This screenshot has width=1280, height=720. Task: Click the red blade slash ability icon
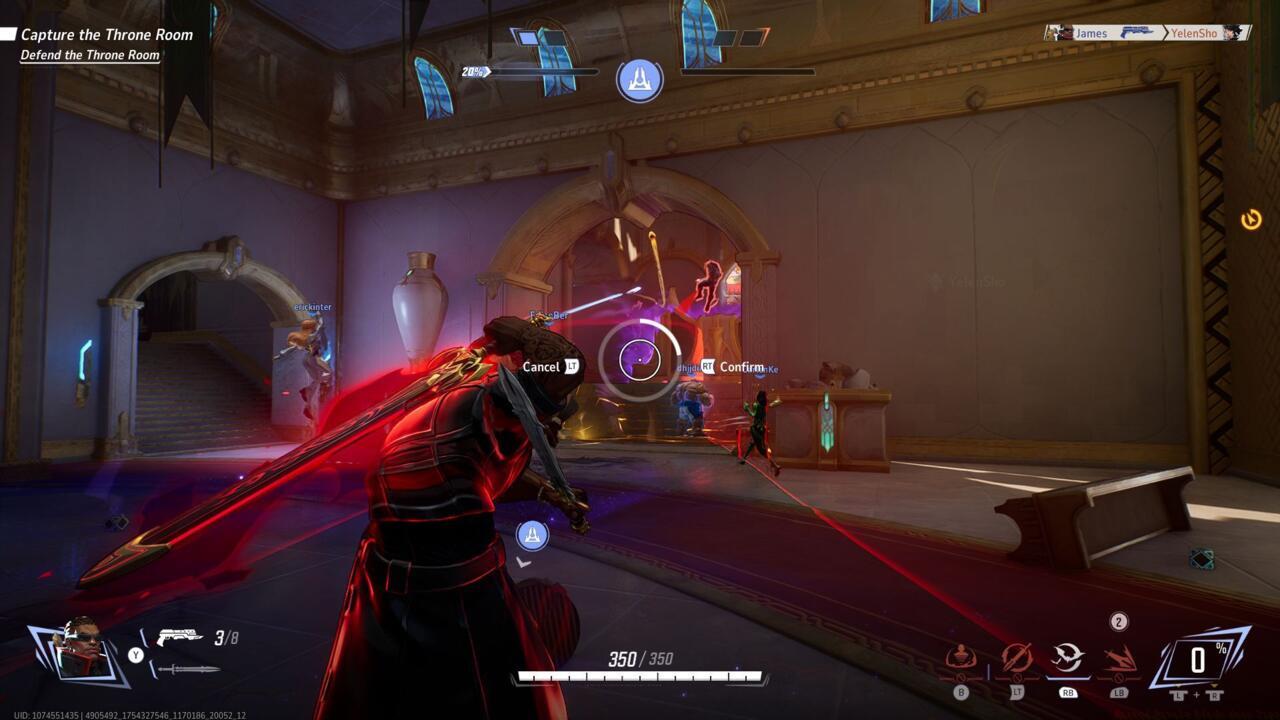coord(1119,658)
